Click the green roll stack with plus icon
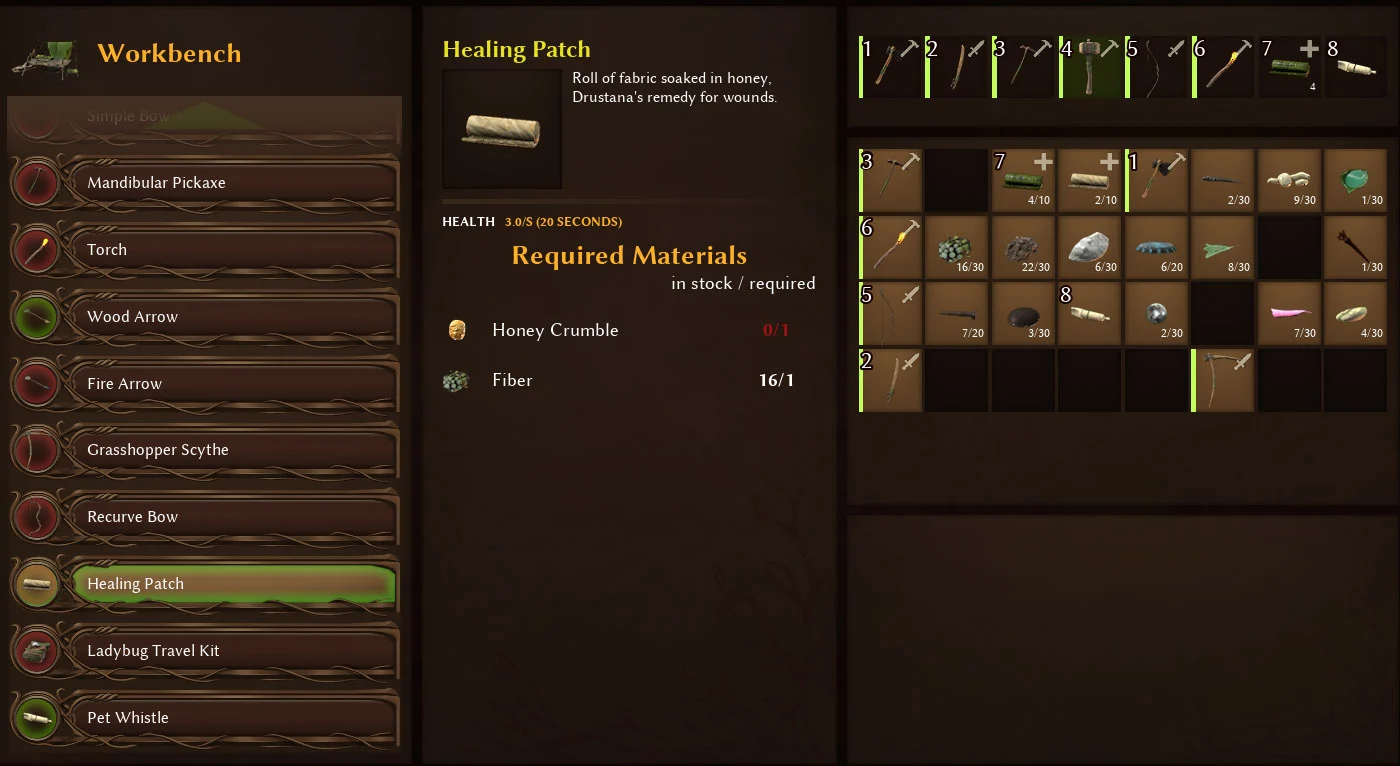This screenshot has width=1400, height=766. click(x=1023, y=180)
